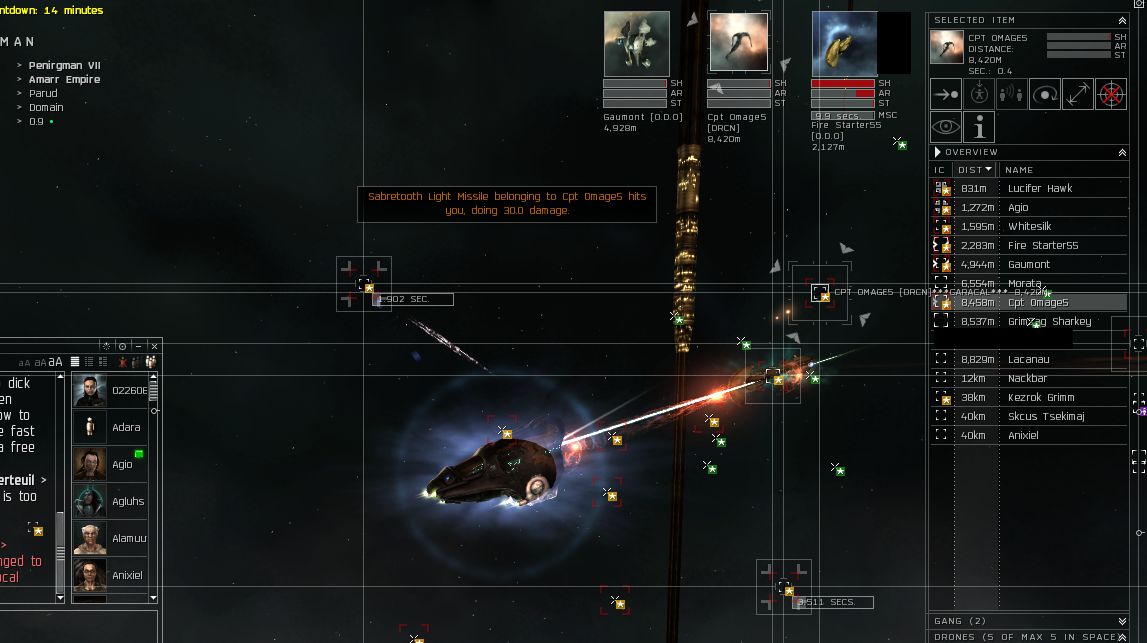Unlock target with the red crosshair button

pyautogui.click(x=1111, y=94)
